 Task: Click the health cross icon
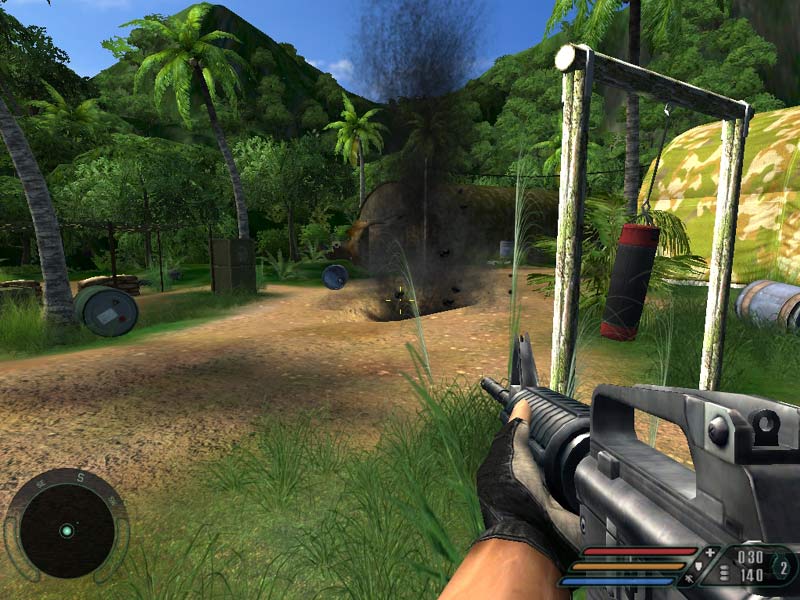(x=710, y=552)
